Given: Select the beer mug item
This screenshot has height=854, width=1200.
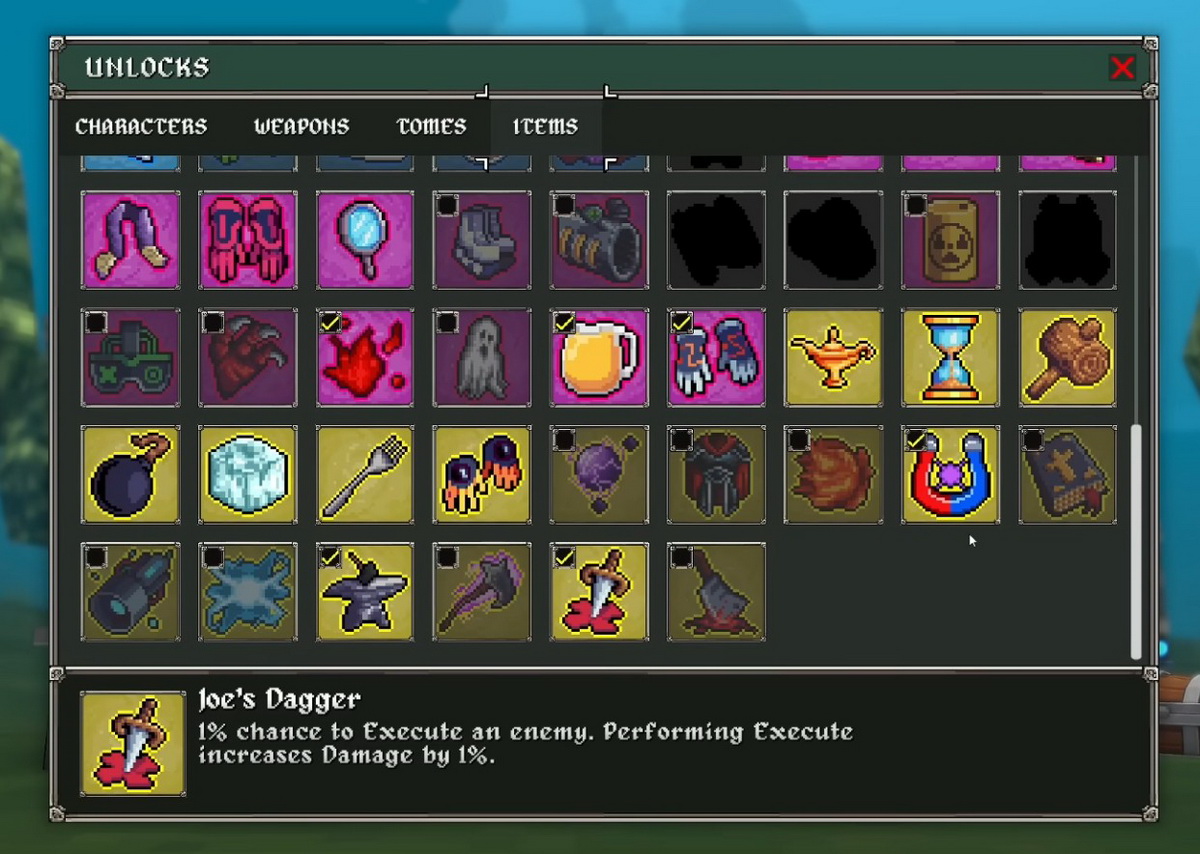Looking at the screenshot, I should point(599,357).
